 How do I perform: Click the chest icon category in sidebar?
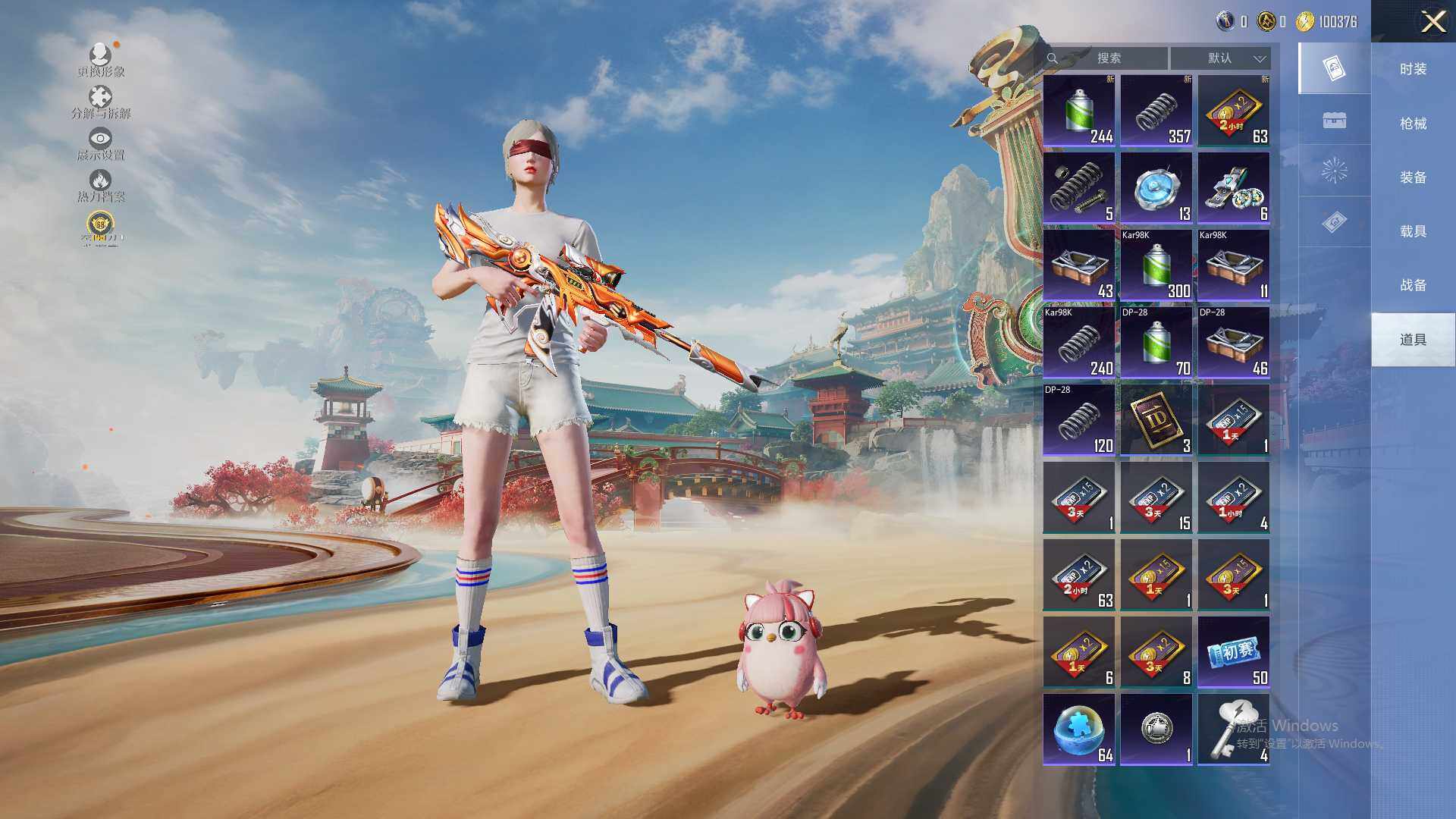coord(1334,120)
